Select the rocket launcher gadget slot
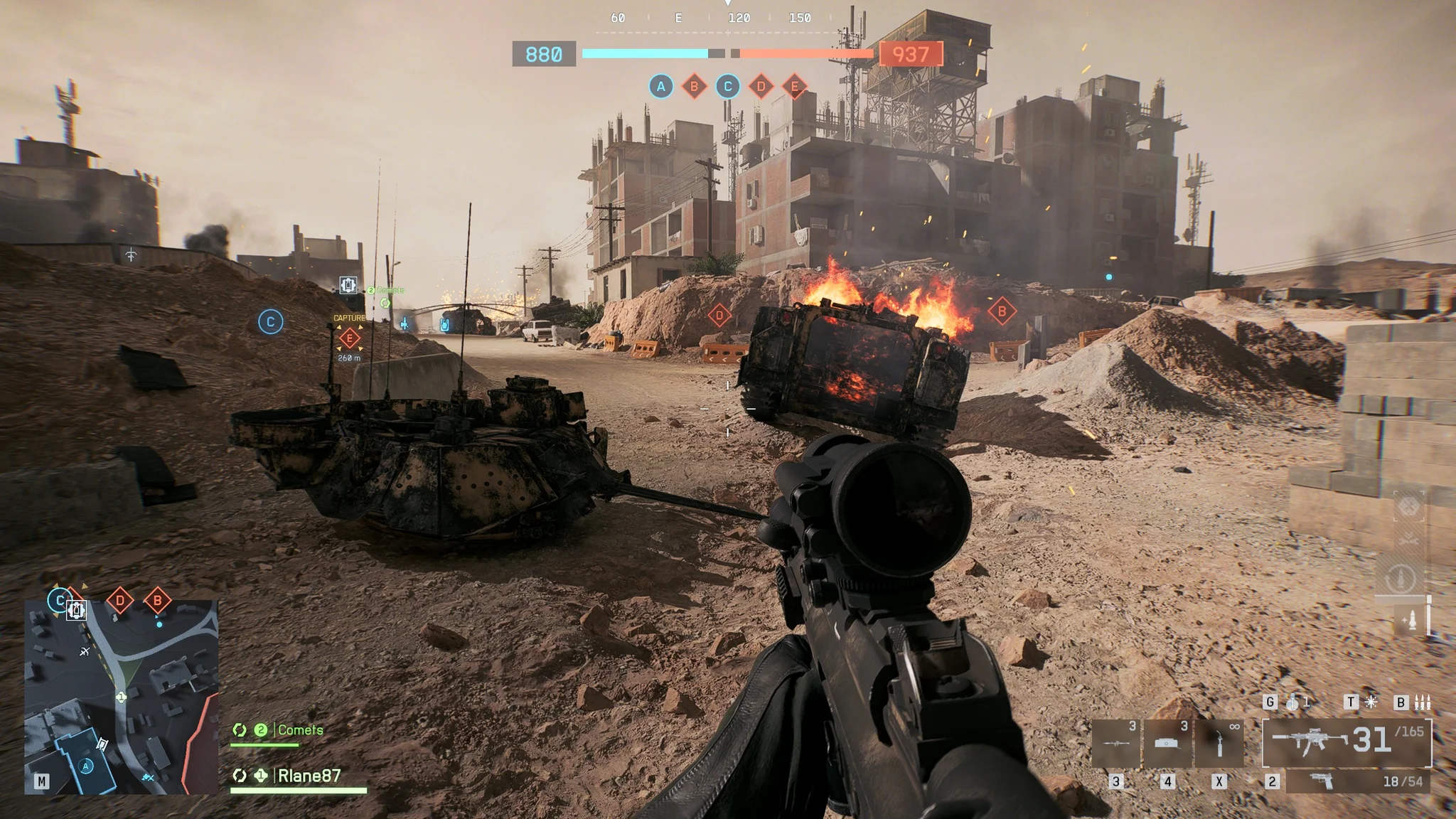This screenshot has width=1456, height=819. [x=1116, y=743]
